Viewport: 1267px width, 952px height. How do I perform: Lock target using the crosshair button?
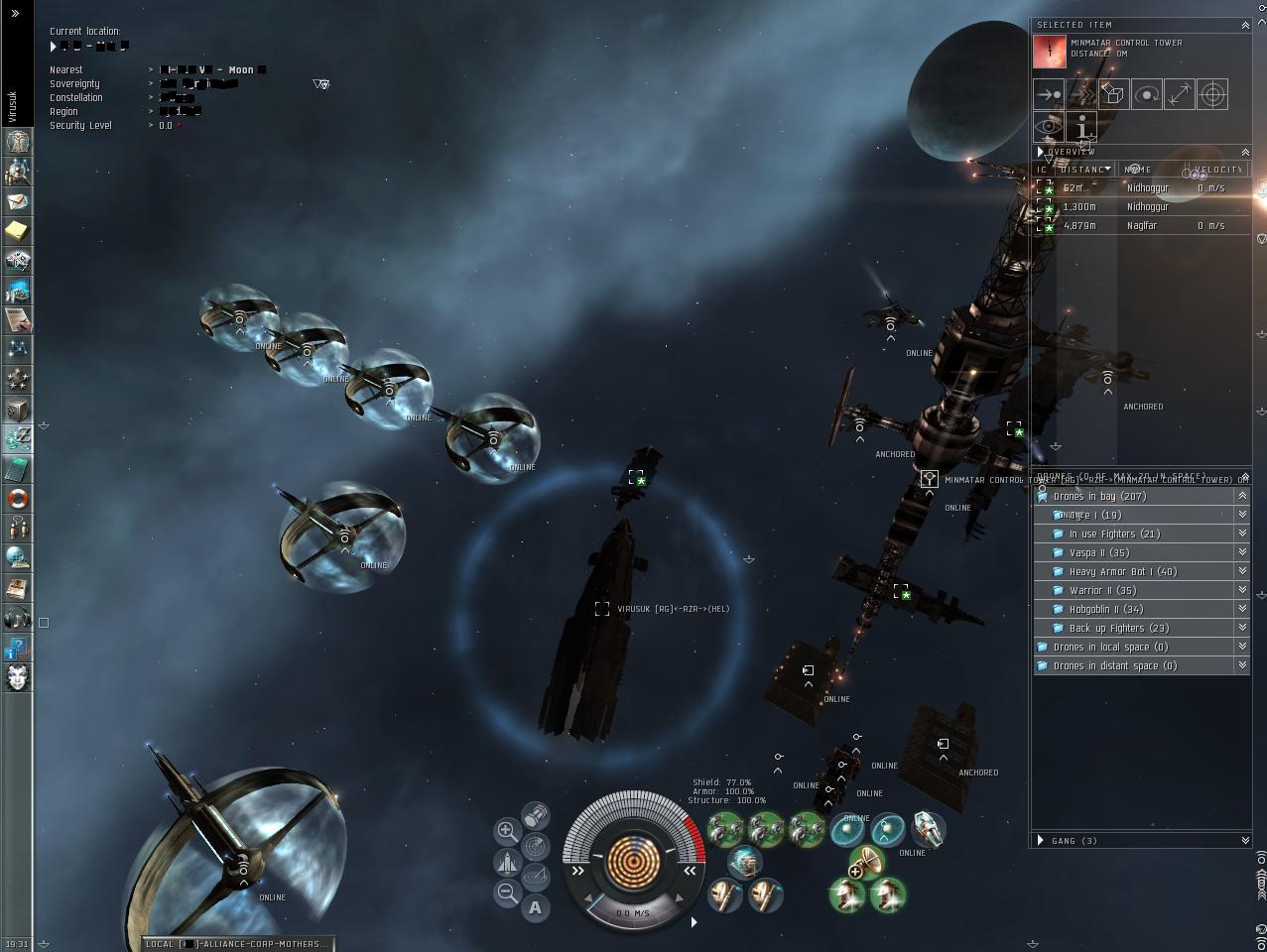[x=1212, y=95]
